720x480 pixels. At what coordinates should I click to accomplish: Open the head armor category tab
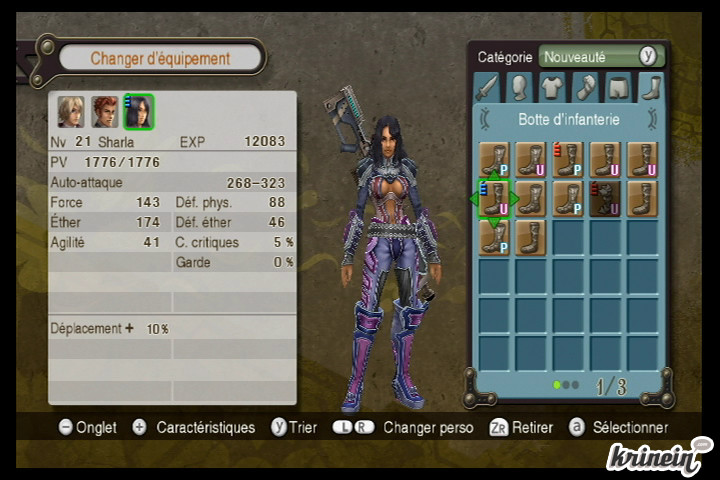click(519, 88)
